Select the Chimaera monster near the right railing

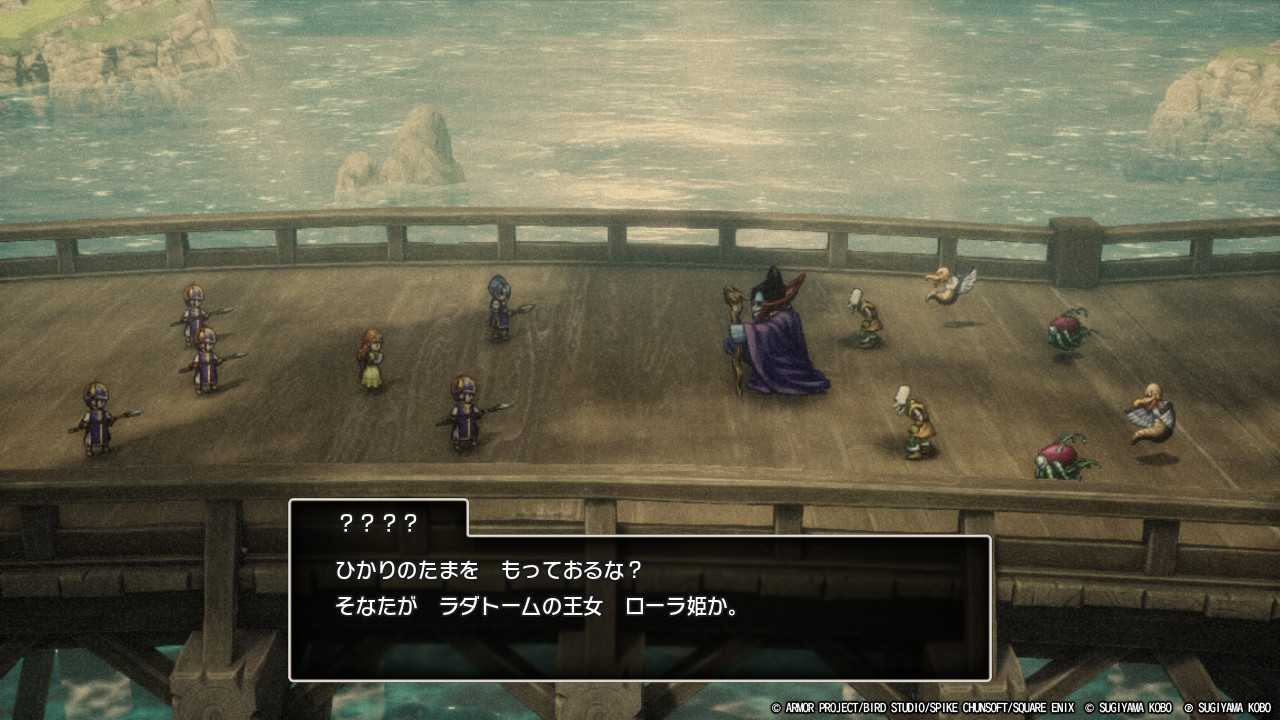click(1150, 410)
